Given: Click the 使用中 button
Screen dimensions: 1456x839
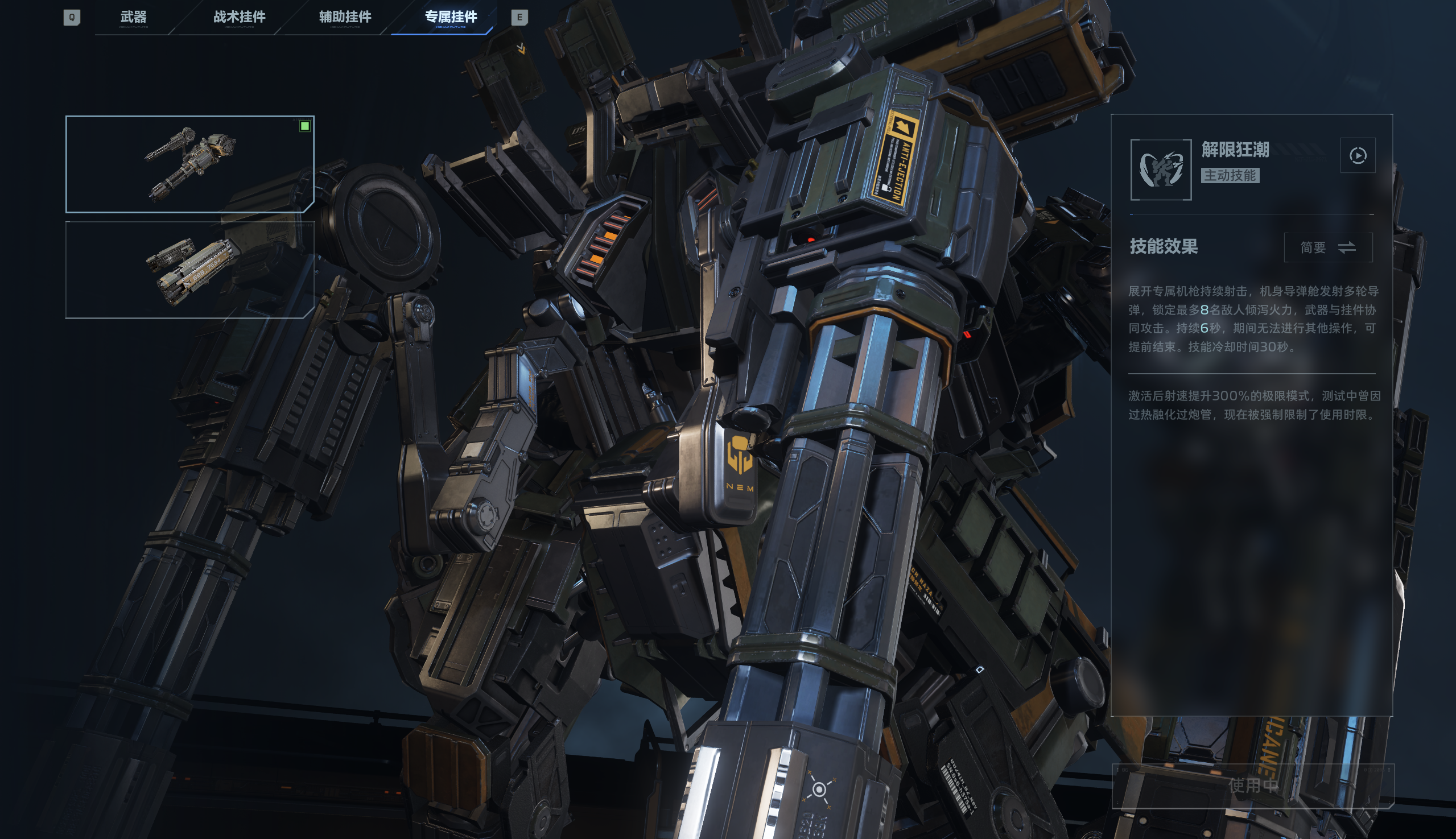Looking at the screenshot, I should 1252,786.
